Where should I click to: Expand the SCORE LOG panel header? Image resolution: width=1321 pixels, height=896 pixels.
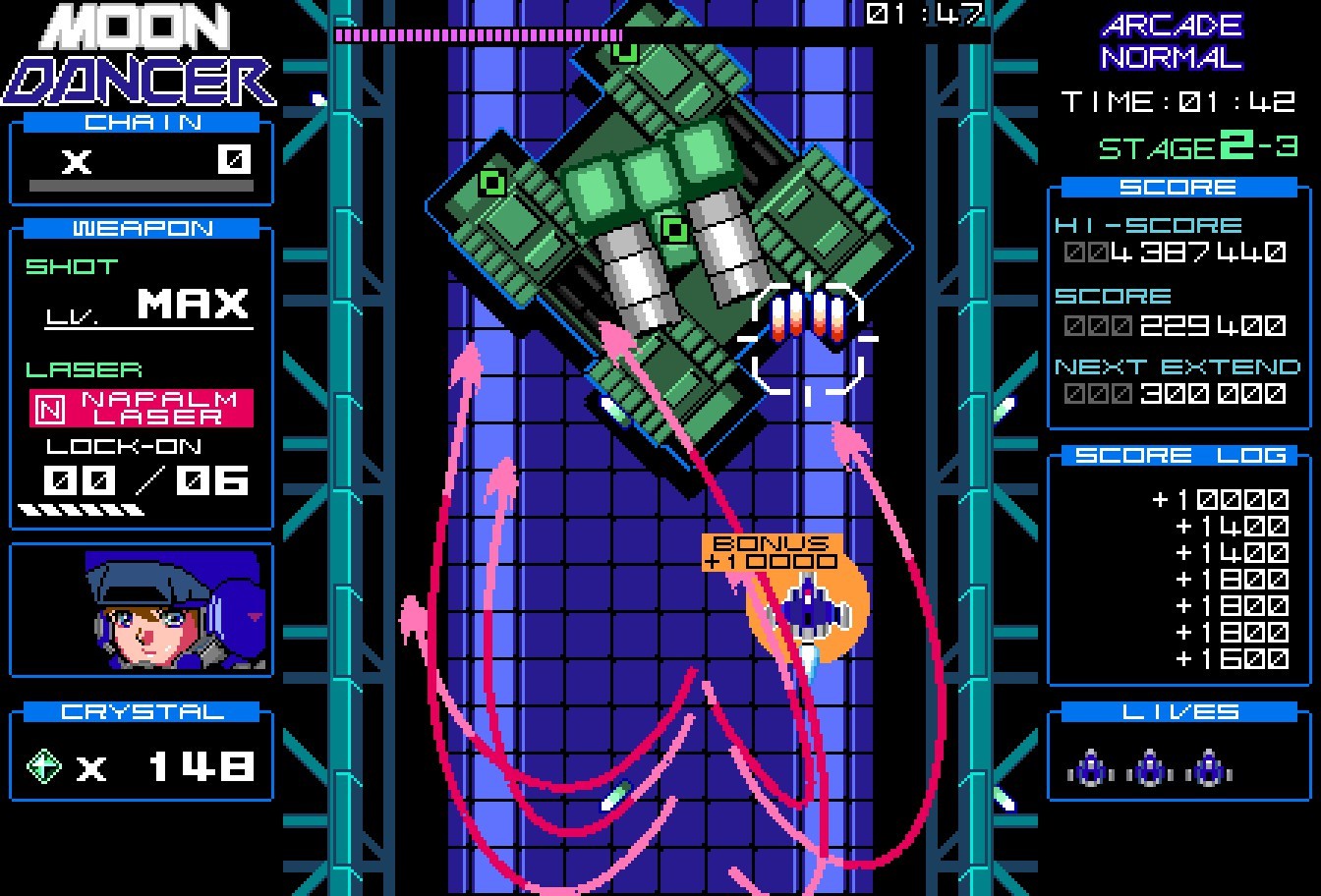tap(1178, 454)
